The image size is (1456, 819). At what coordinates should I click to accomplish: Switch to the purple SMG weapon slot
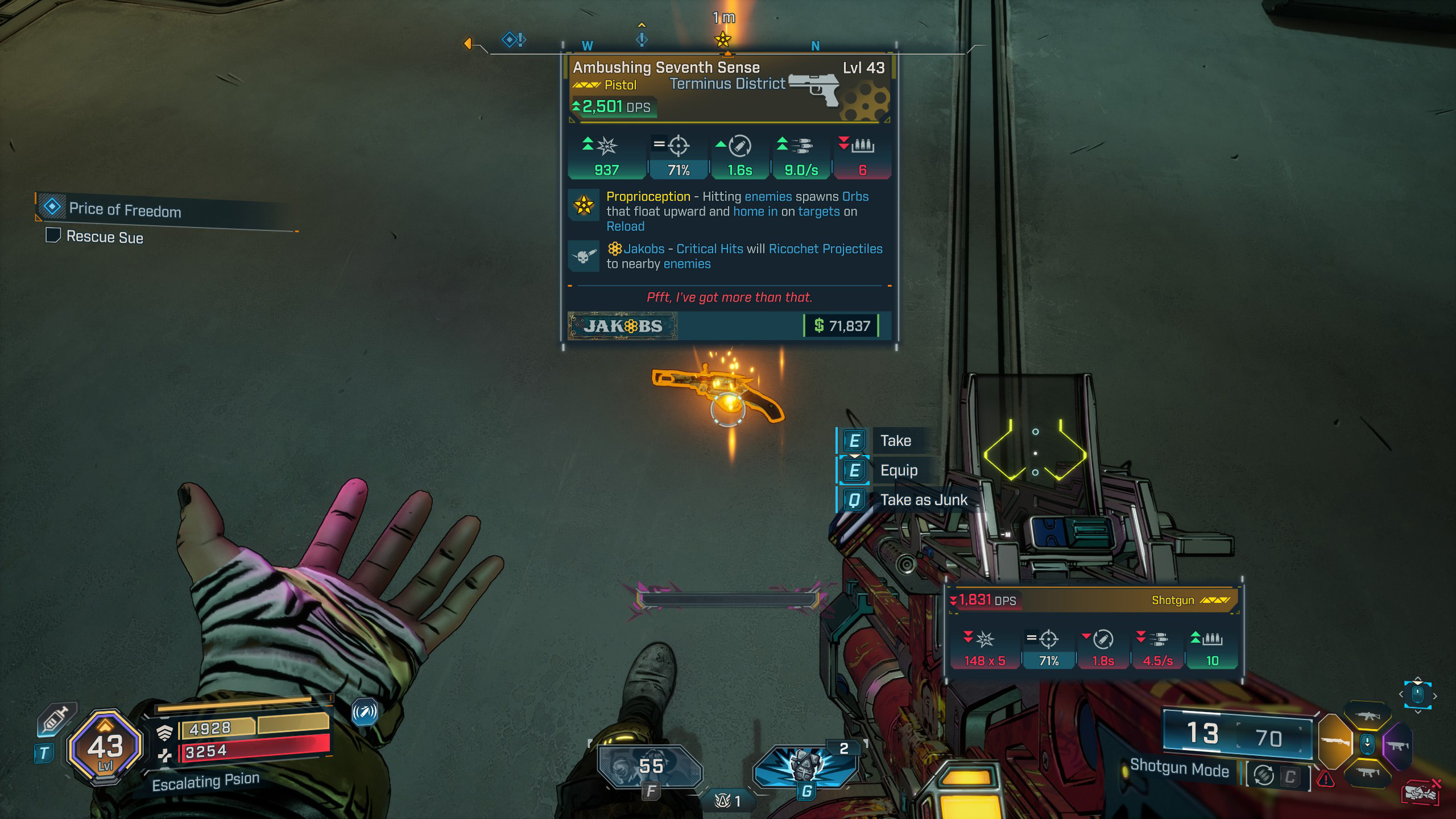[x=1397, y=745]
